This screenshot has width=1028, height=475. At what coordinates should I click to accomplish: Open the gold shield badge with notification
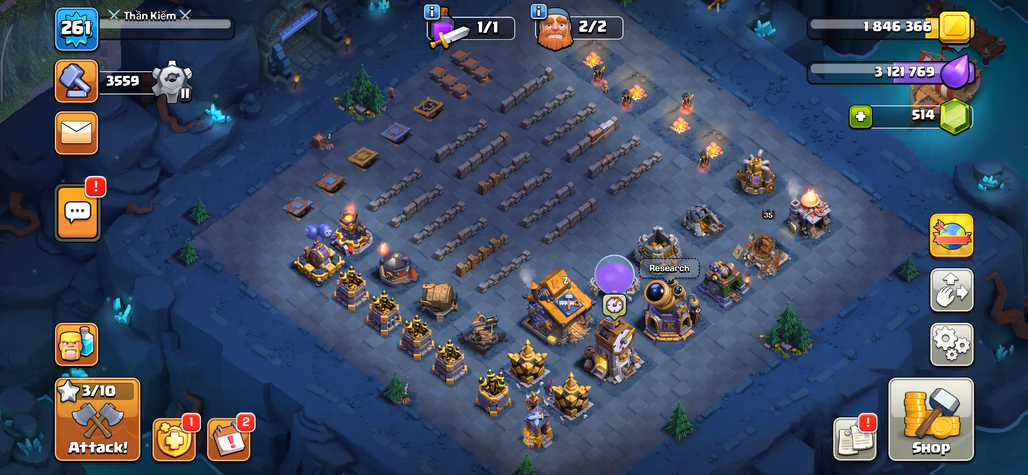coord(174,440)
